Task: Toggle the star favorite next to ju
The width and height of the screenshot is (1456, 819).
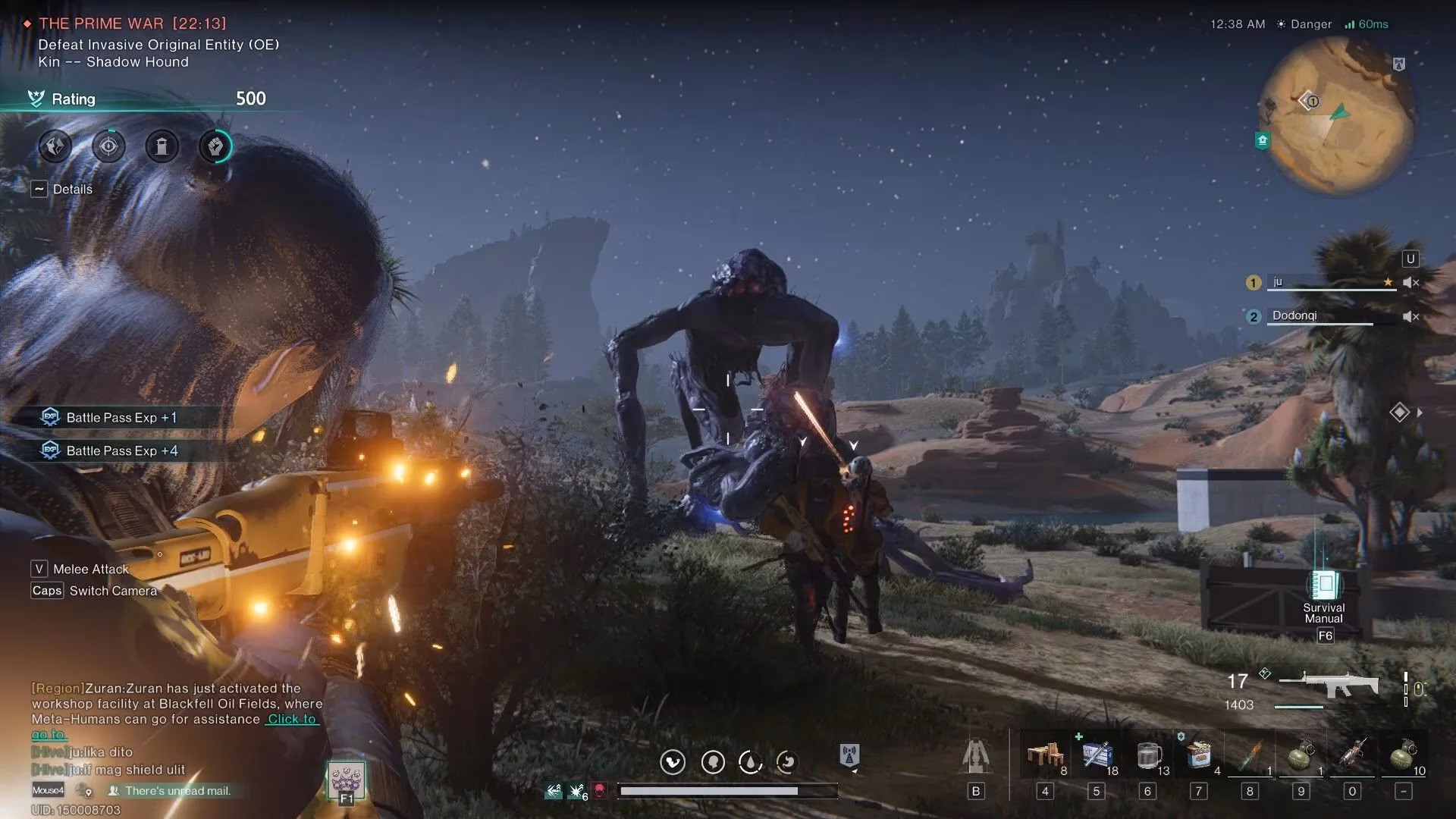Action: [x=1389, y=281]
